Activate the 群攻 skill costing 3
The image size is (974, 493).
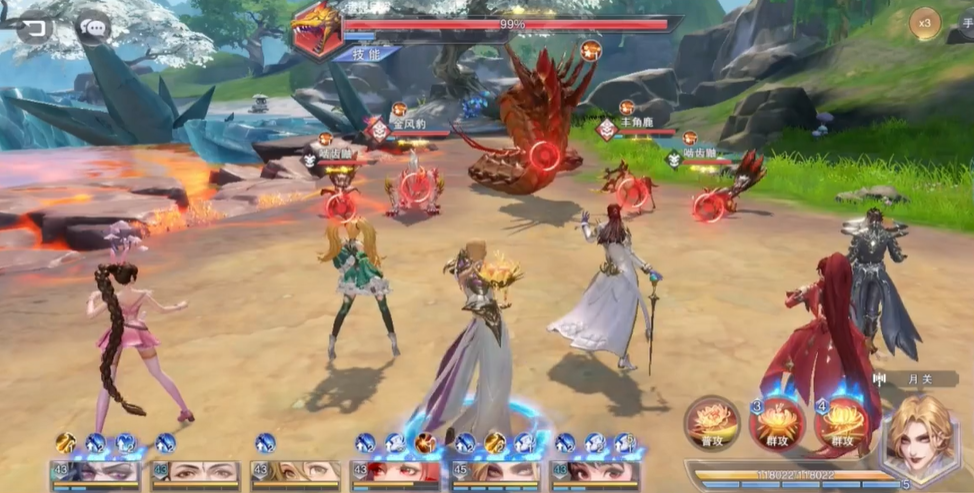click(777, 424)
